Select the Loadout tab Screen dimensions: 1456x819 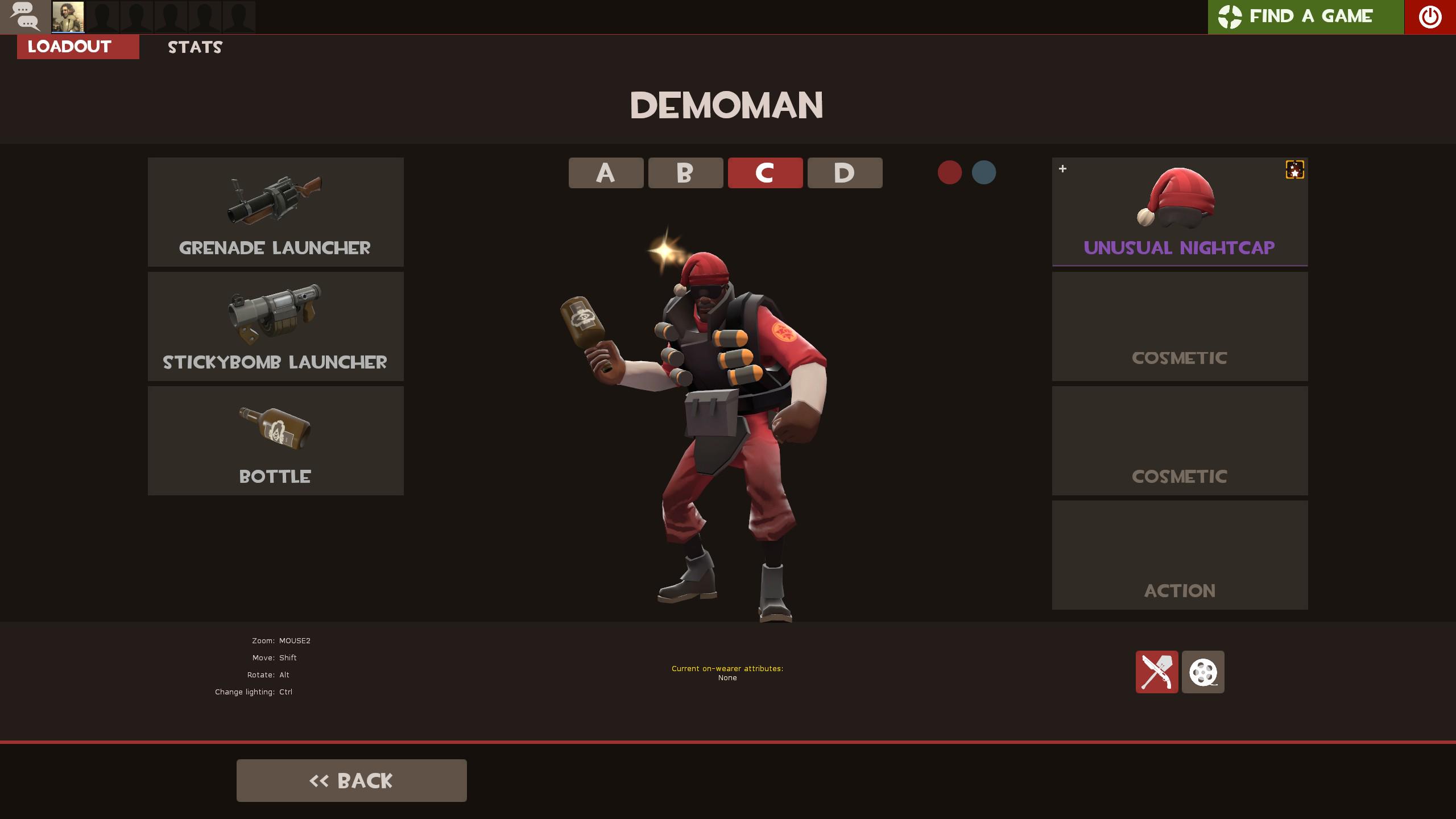[x=69, y=47]
